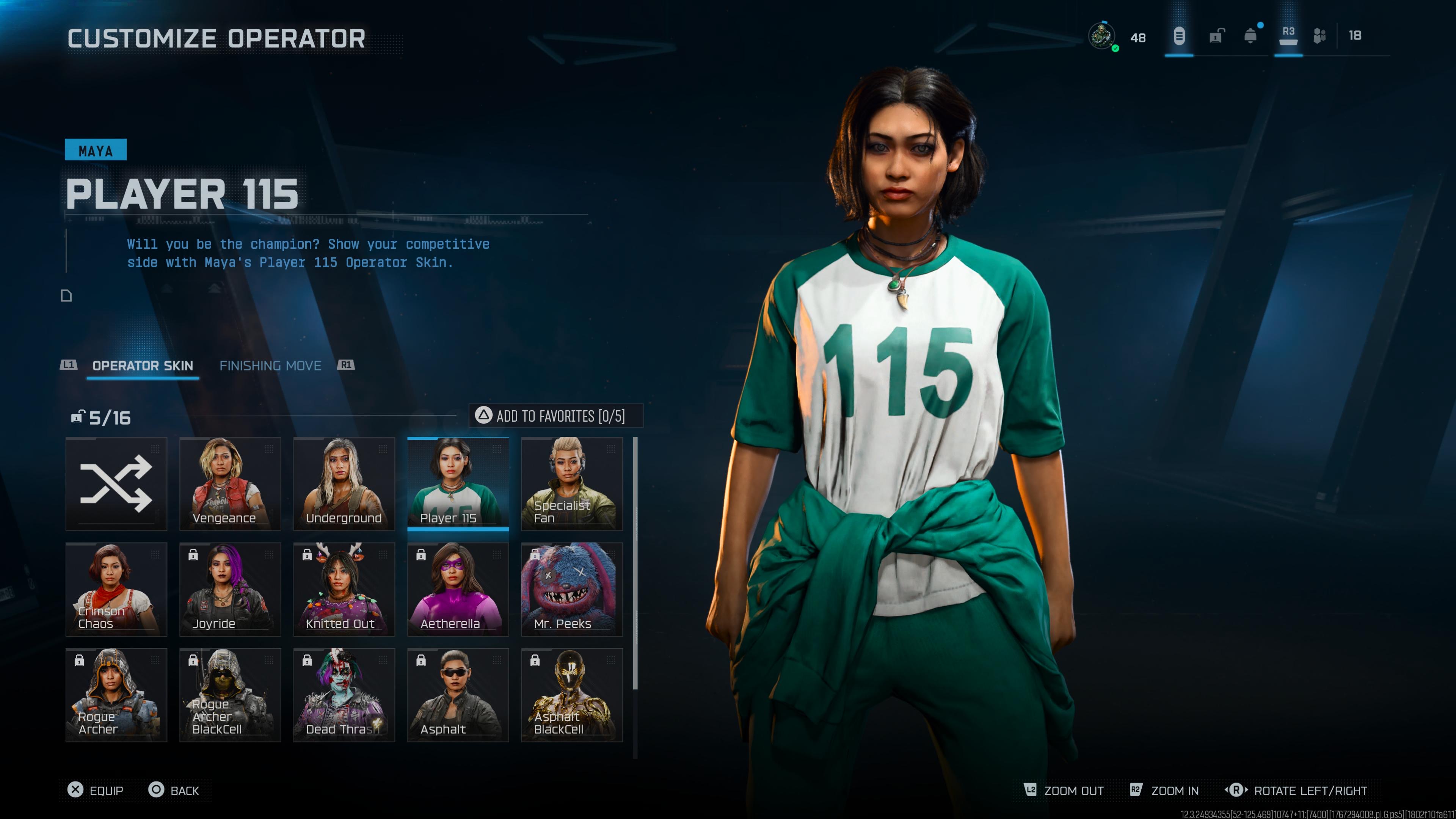
Task: Choose the Rogue Archer BlackCell skin
Action: pos(230,695)
